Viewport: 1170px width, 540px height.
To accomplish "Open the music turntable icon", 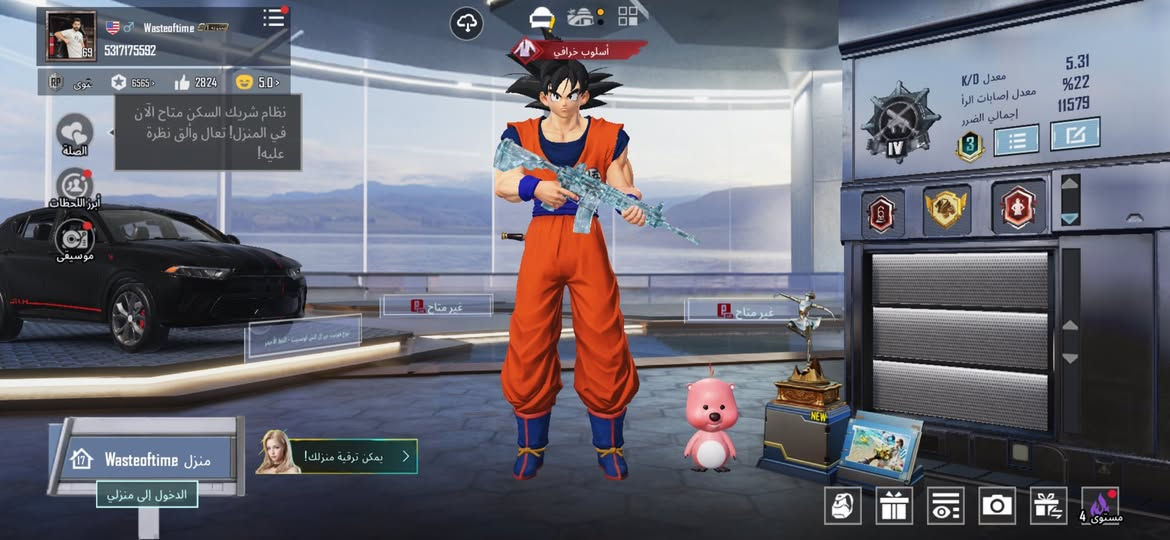I will pos(75,238).
